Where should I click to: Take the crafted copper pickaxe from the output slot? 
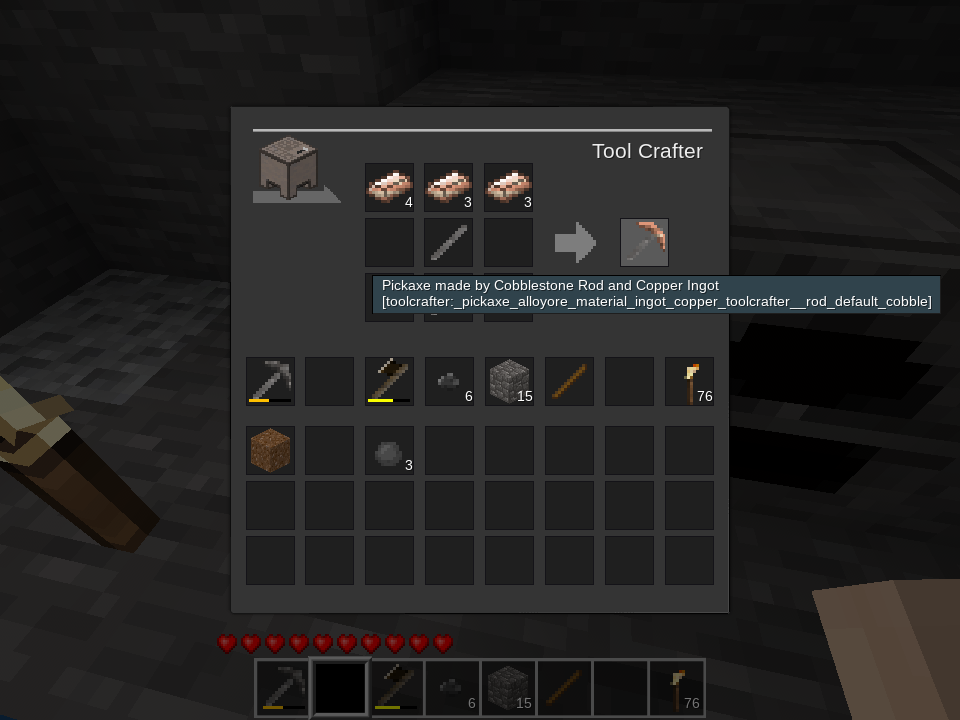[x=644, y=242]
